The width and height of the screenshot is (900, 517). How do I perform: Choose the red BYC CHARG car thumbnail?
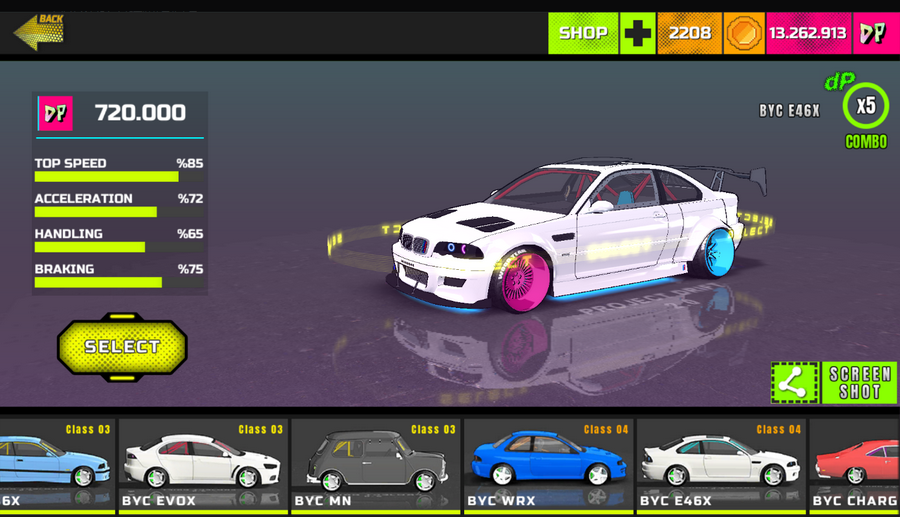855,464
